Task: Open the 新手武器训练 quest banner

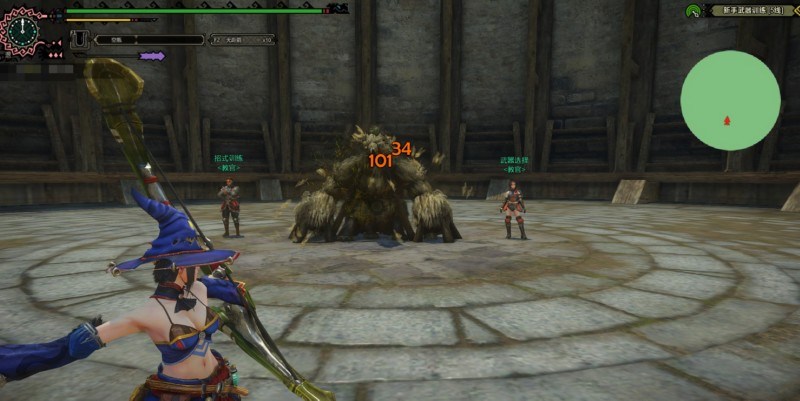Action: pos(752,11)
